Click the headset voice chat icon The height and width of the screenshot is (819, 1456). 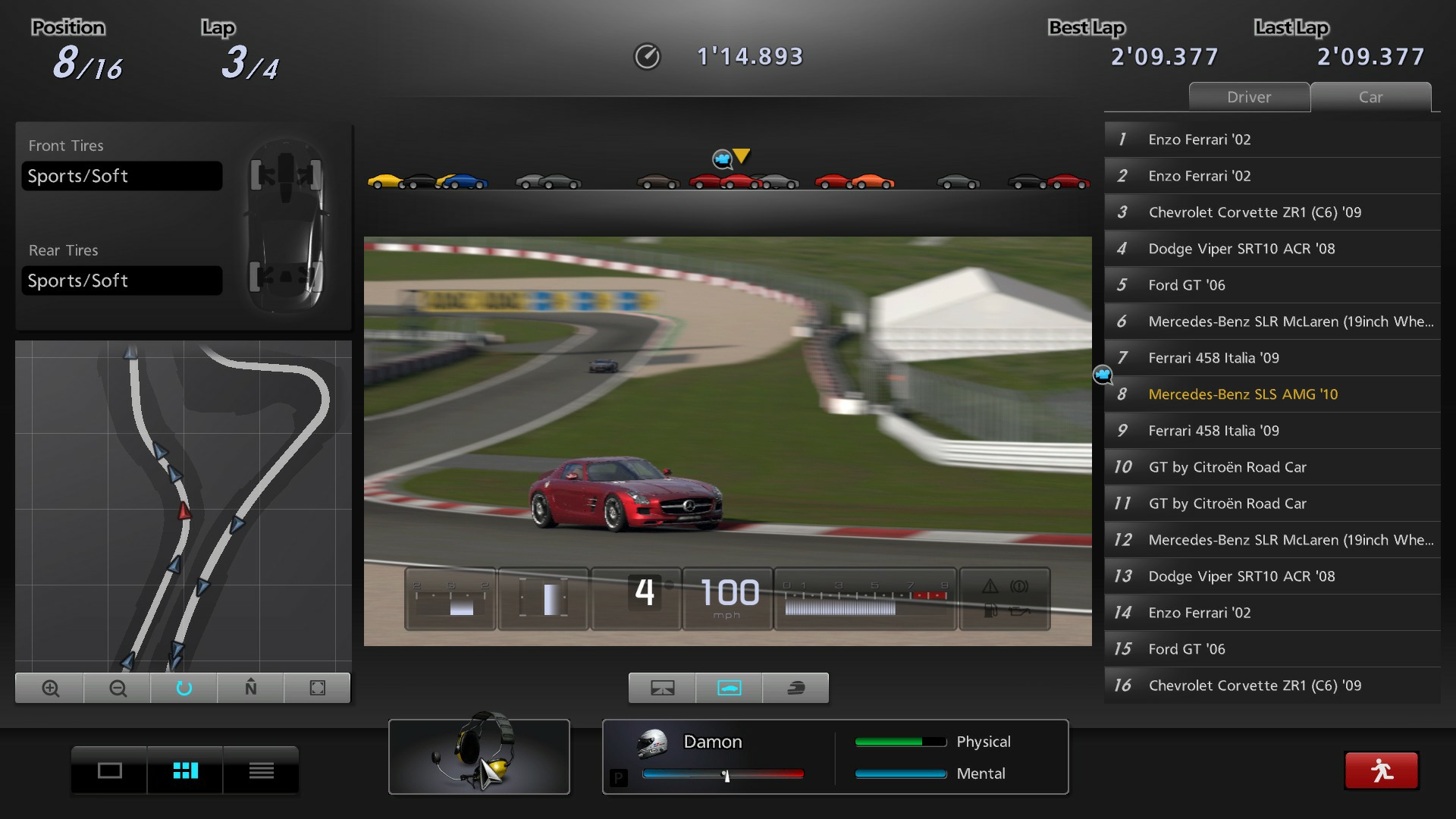coord(479,756)
